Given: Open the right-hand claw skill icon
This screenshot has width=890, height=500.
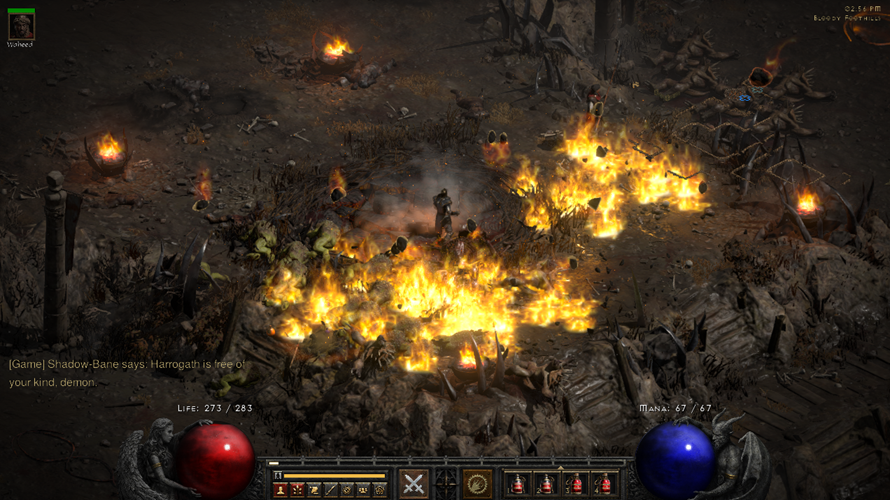Looking at the screenshot, I should pyautogui.click(x=477, y=483).
